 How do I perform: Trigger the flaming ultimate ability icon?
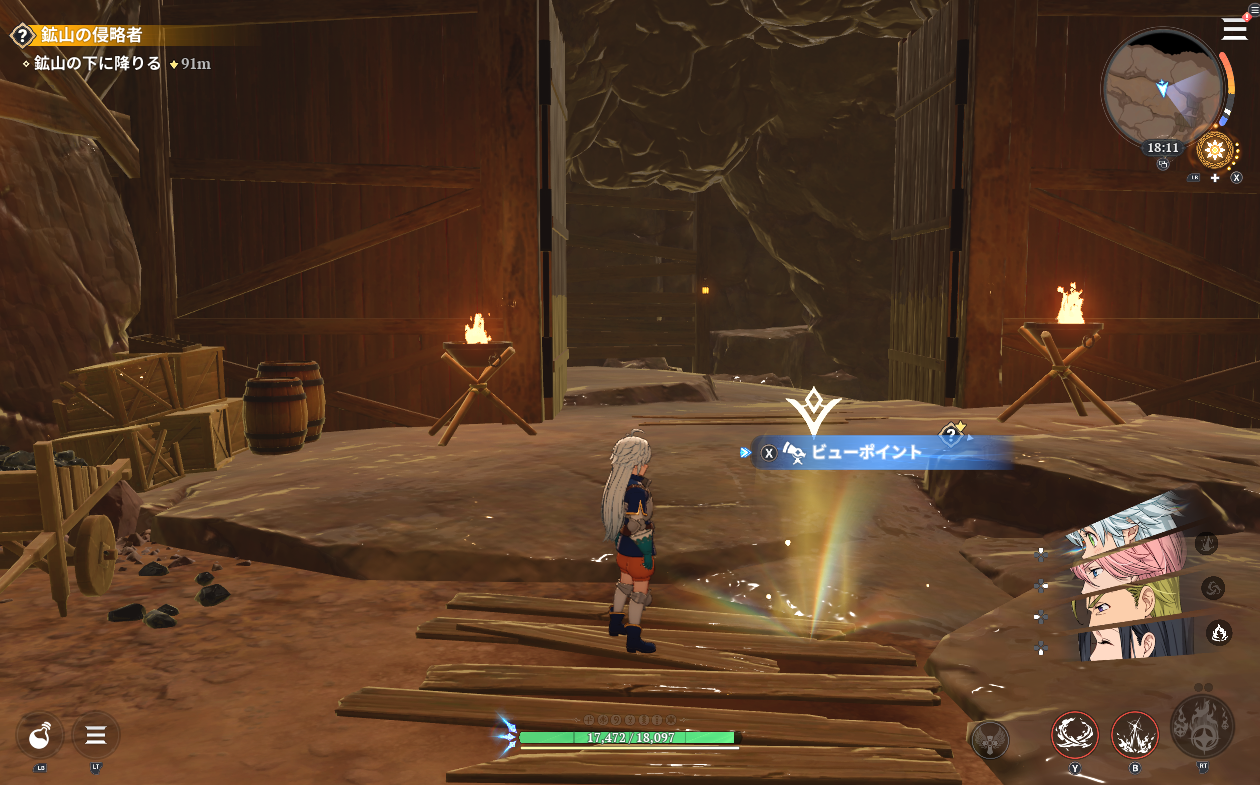(x=1202, y=726)
